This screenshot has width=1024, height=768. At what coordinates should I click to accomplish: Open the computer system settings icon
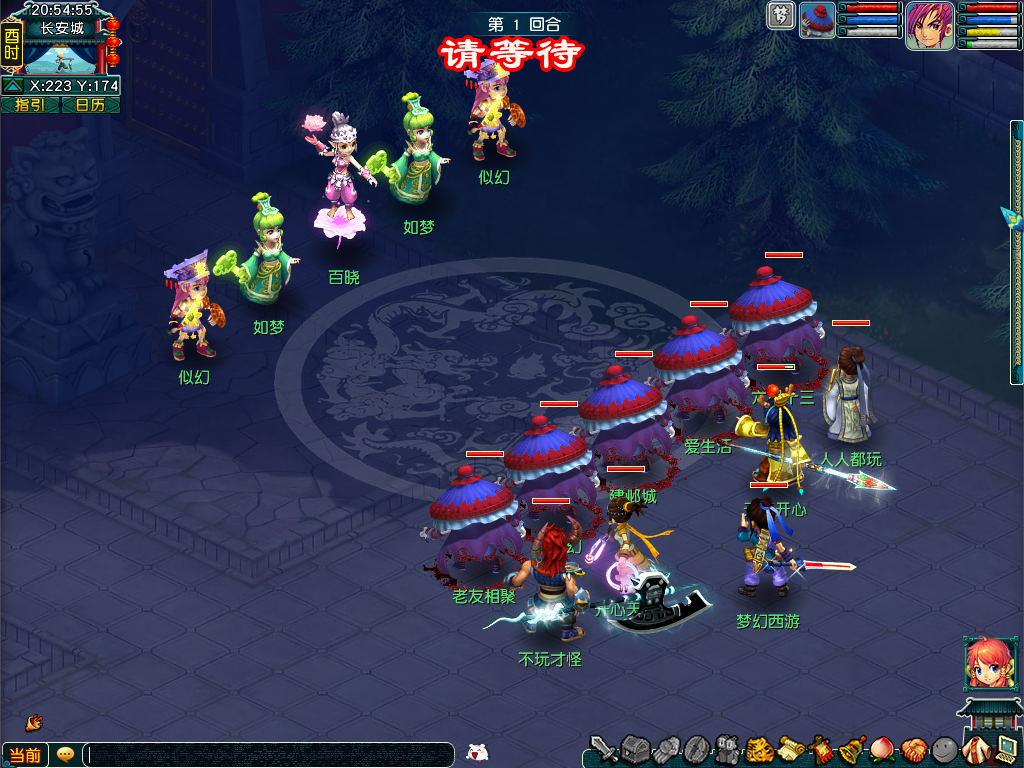click(1006, 748)
